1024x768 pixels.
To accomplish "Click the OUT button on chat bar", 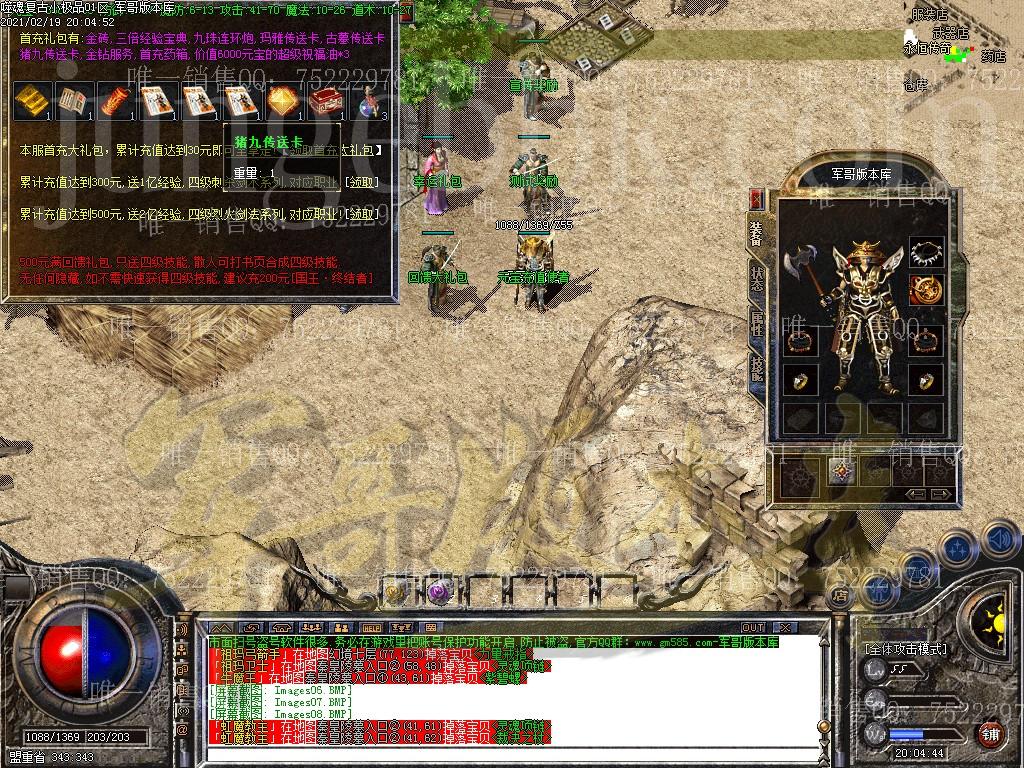I will [753, 627].
